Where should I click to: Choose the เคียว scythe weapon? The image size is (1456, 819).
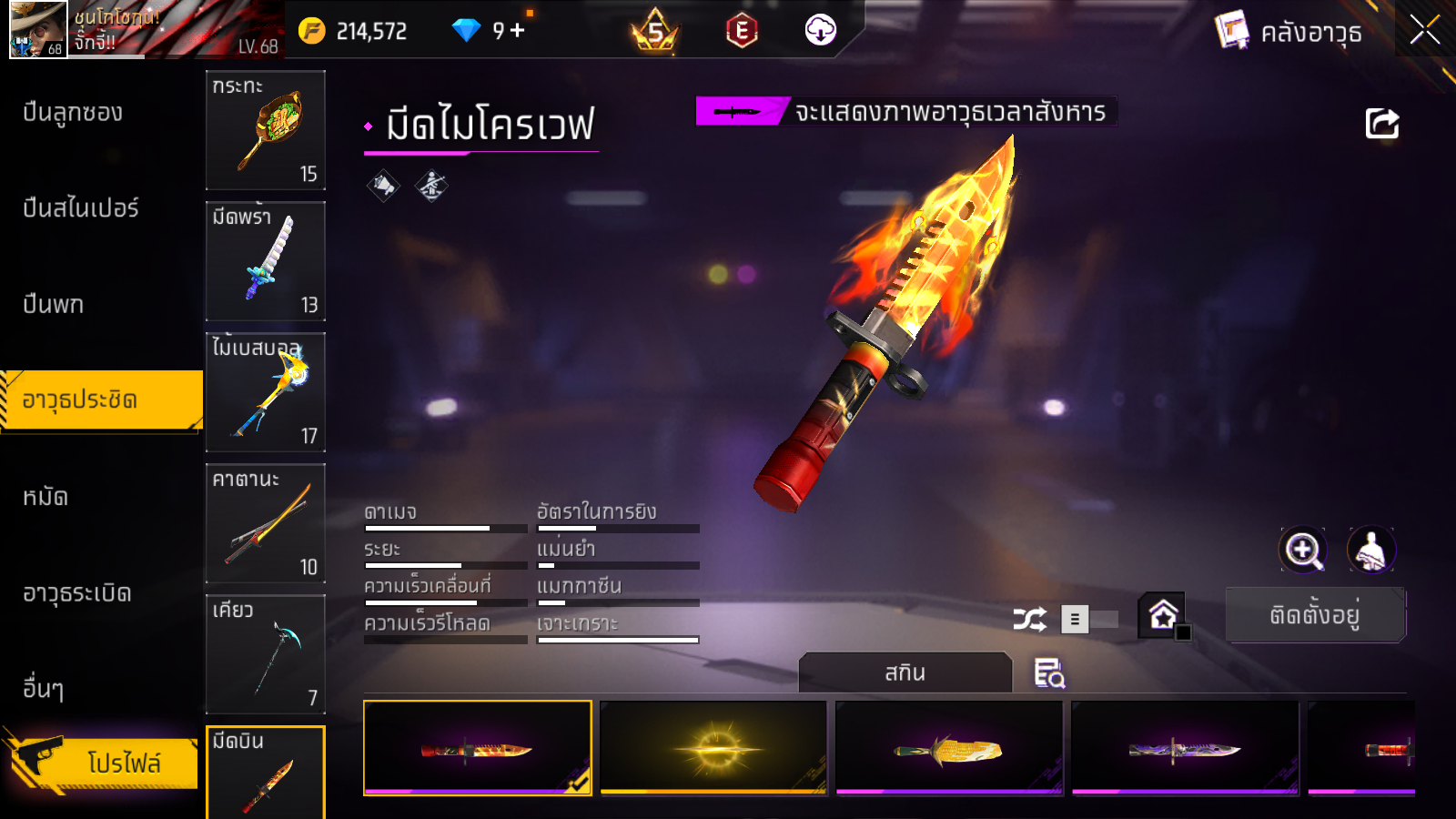point(266,654)
